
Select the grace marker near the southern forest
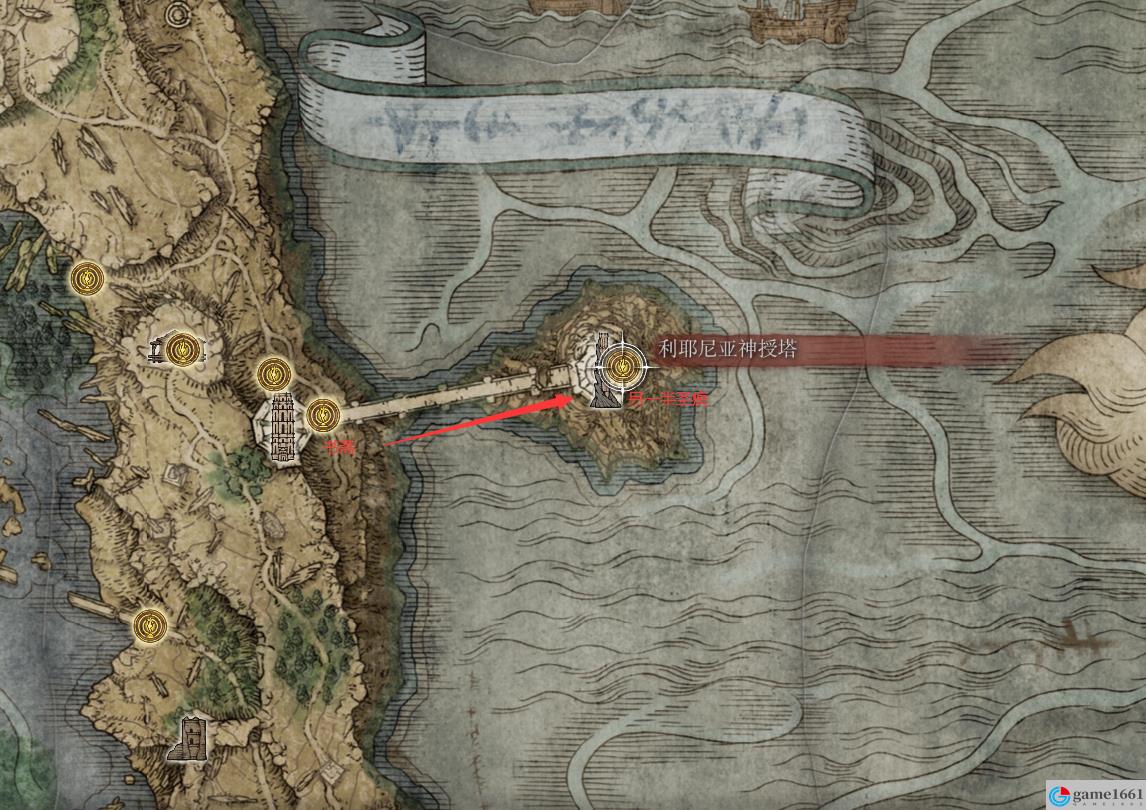[x=150, y=626]
